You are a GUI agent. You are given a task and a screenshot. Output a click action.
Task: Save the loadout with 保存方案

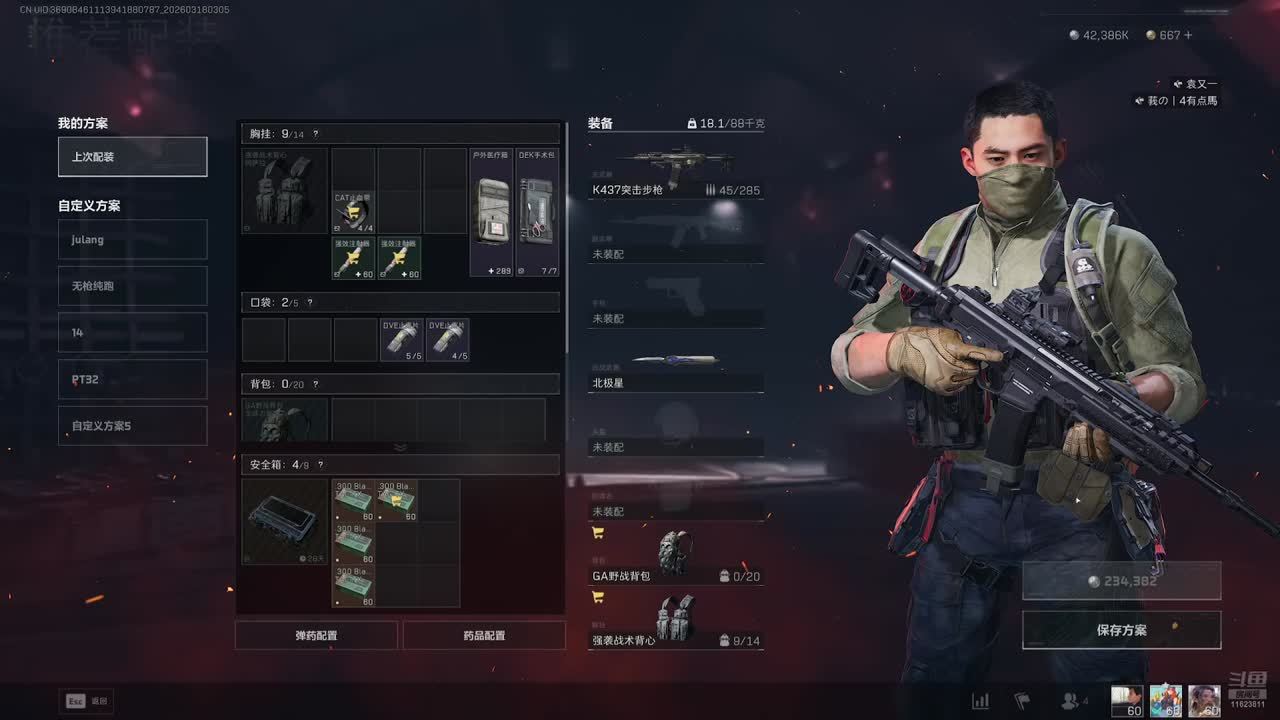pos(1121,630)
